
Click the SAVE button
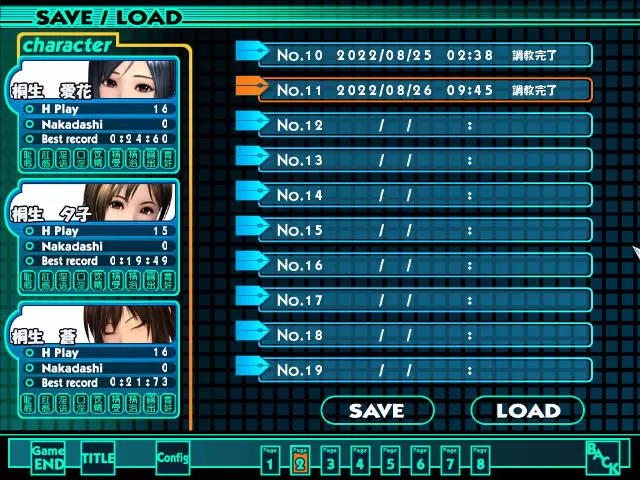(x=377, y=410)
